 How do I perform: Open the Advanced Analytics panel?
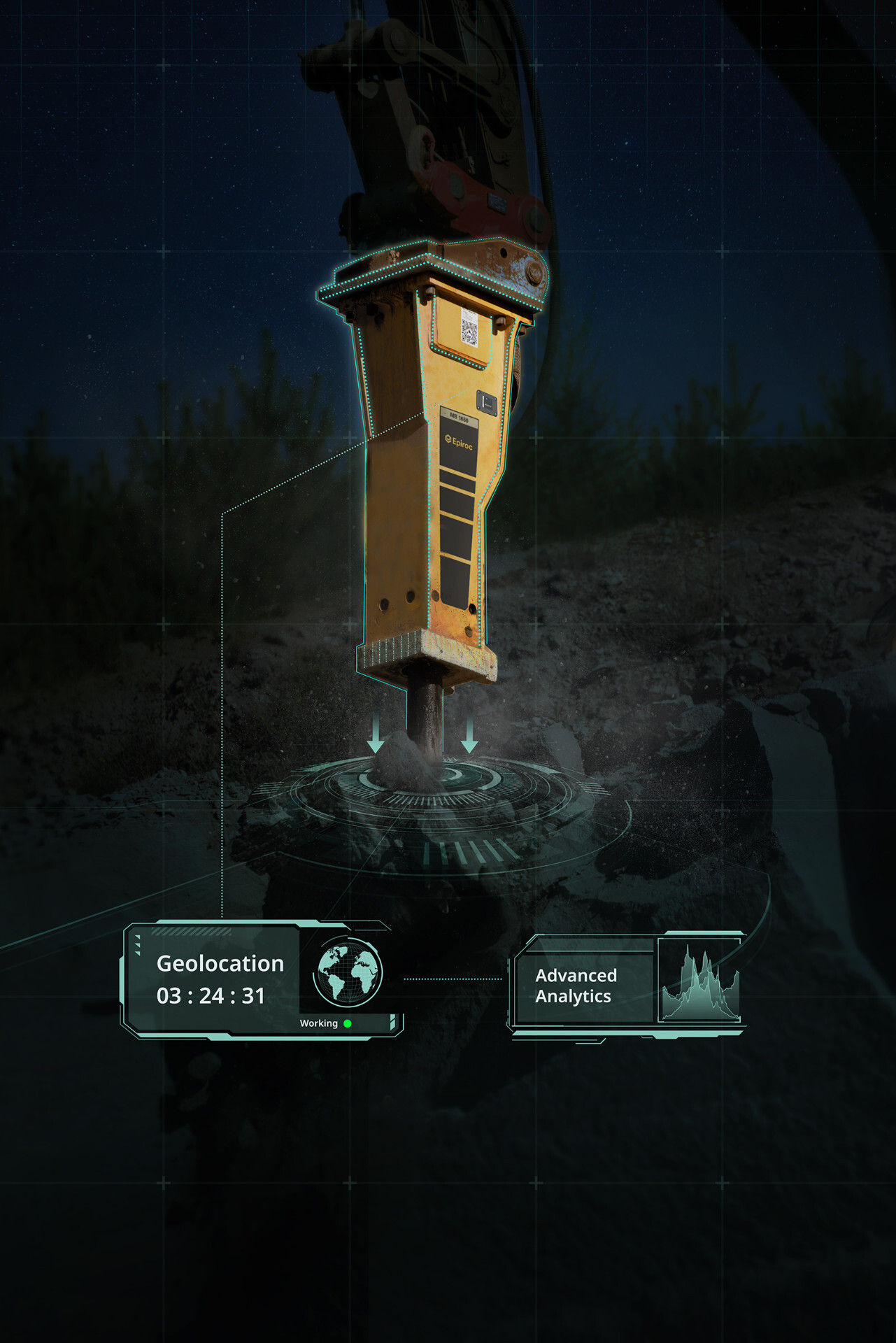coord(576,986)
